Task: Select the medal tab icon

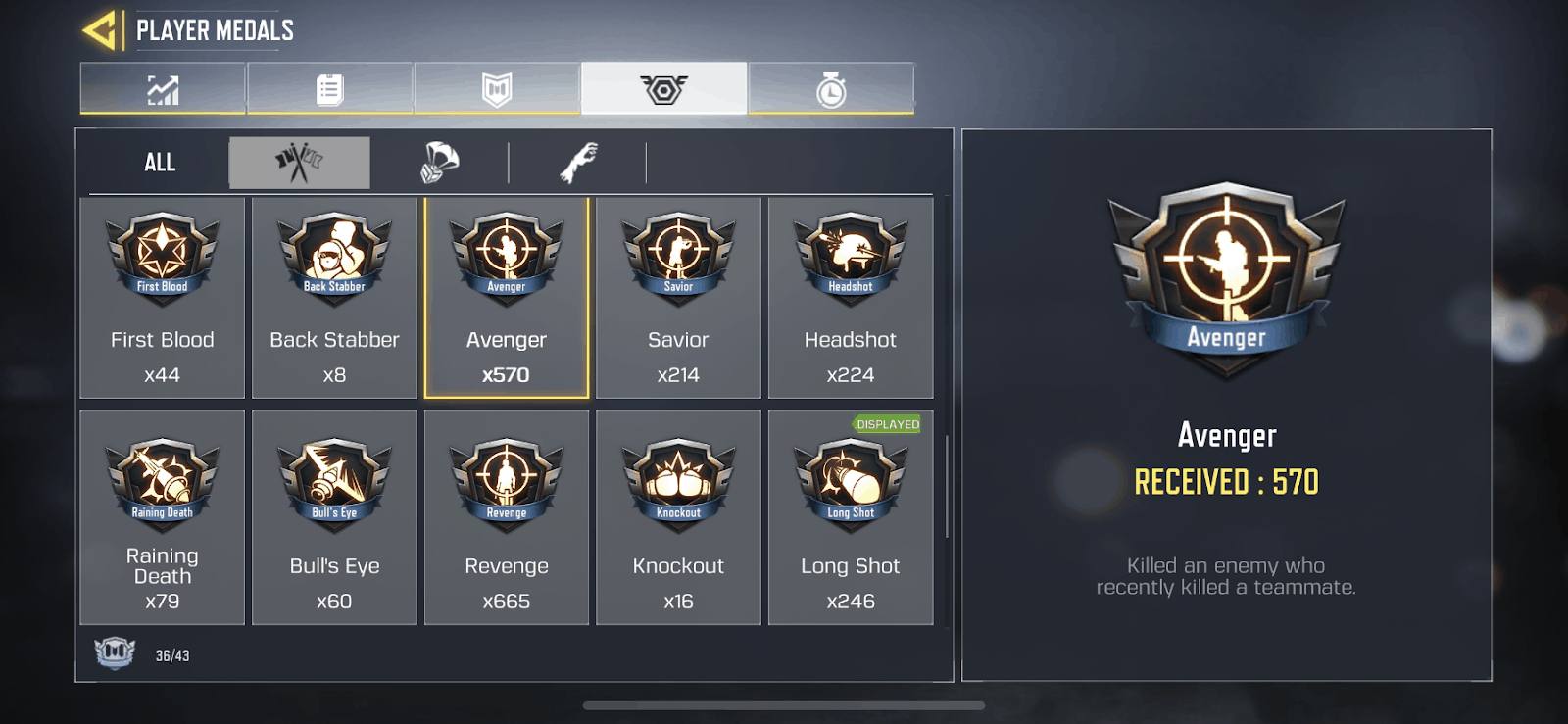Action: (664, 88)
